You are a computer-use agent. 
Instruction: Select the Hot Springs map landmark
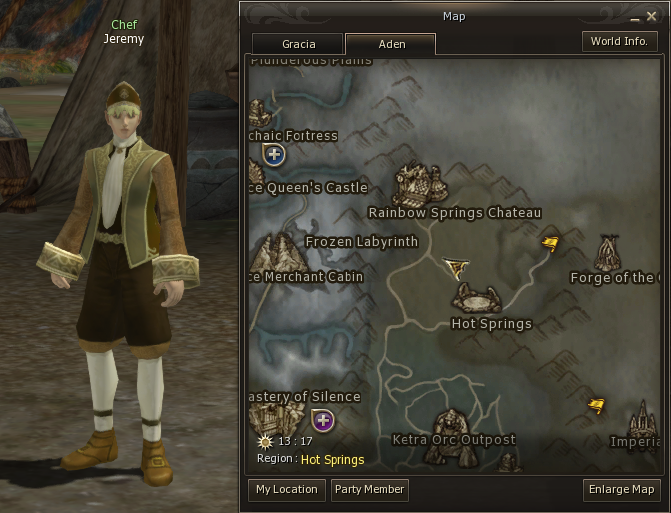pos(478,298)
